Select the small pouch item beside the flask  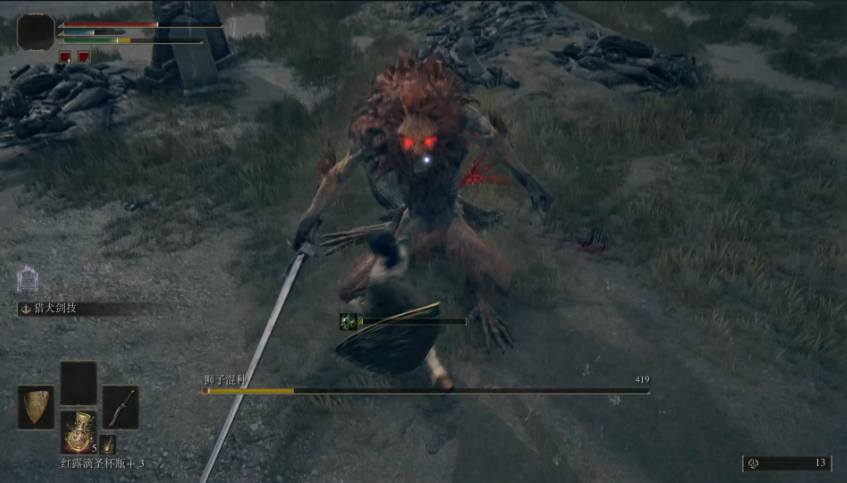coord(108,444)
